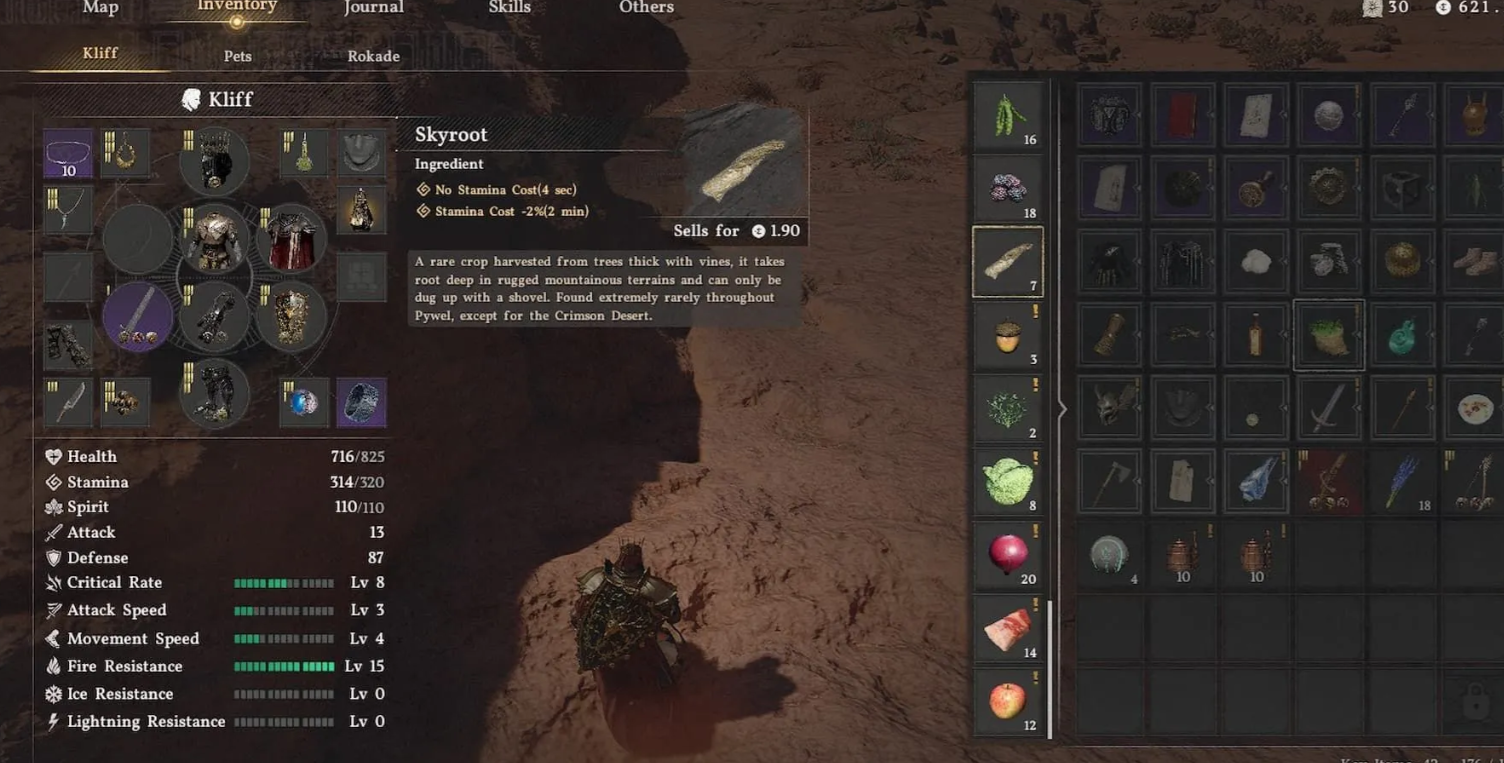Select the cabbage ingredient slot

coord(1008,483)
